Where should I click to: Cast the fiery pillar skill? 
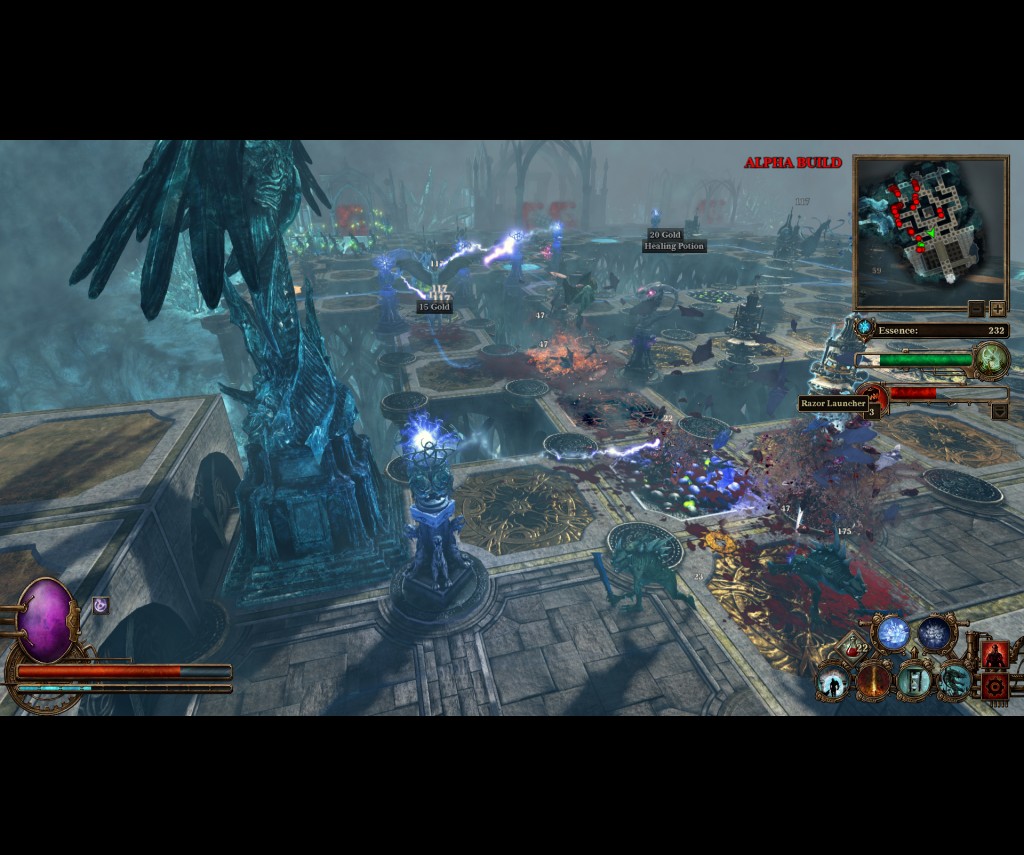click(873, 682)
